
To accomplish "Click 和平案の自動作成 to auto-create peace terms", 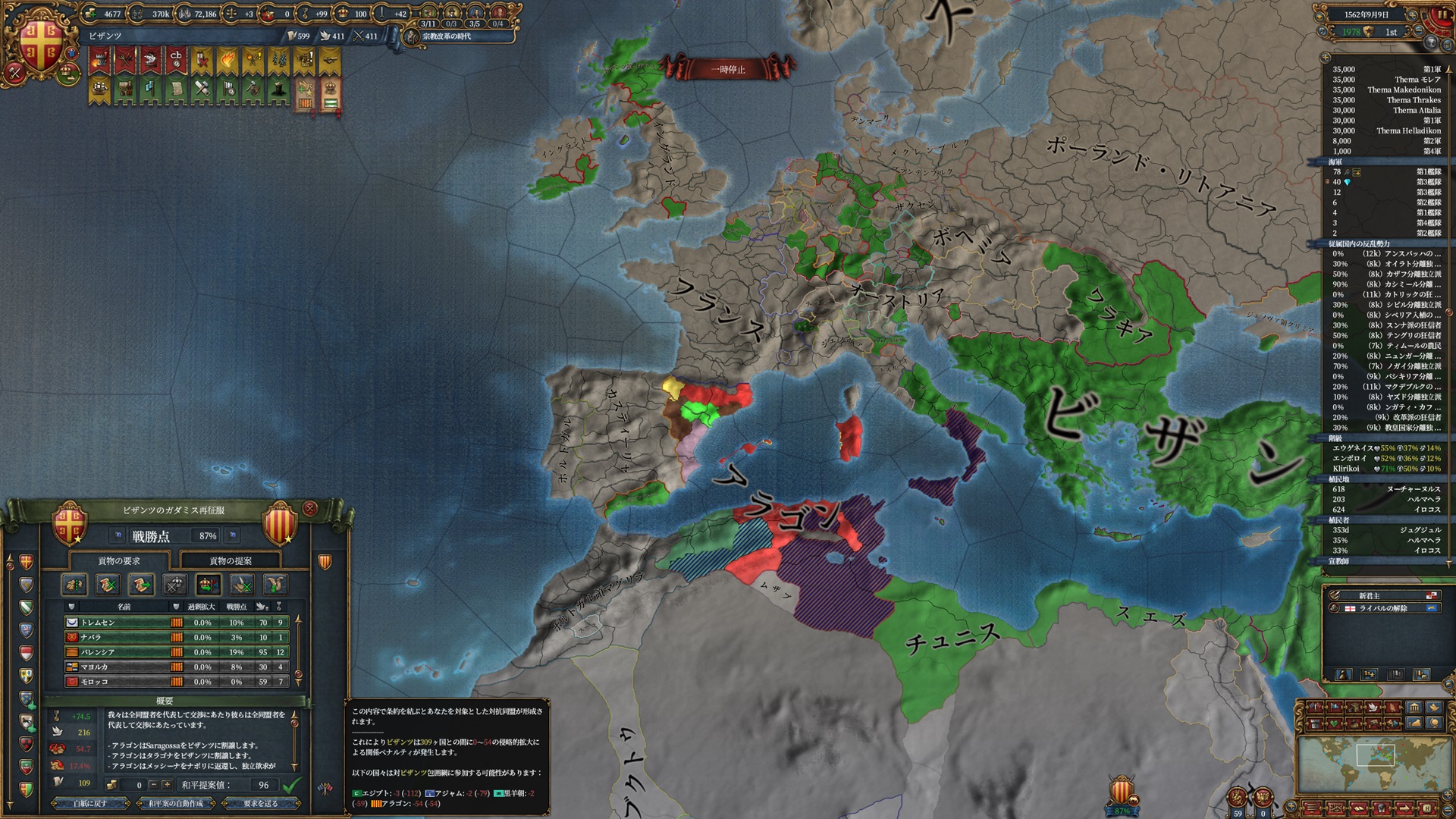I will (x=175, y=803).
